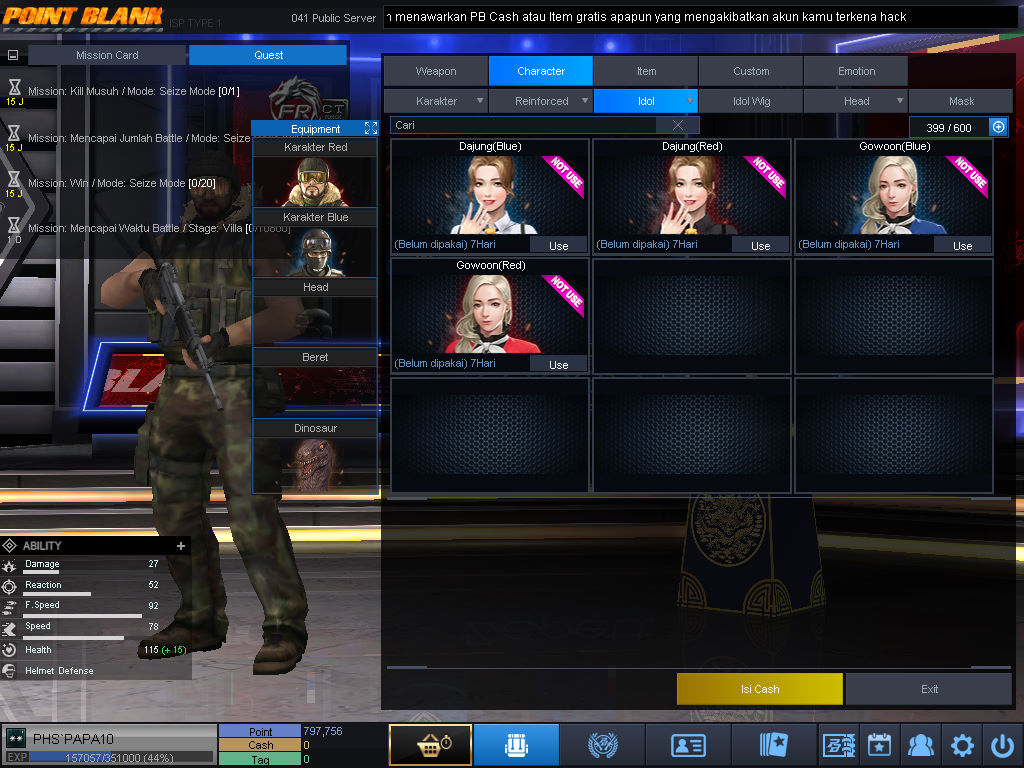Select the Gowoon(Blue) idol card

(894, 193)
